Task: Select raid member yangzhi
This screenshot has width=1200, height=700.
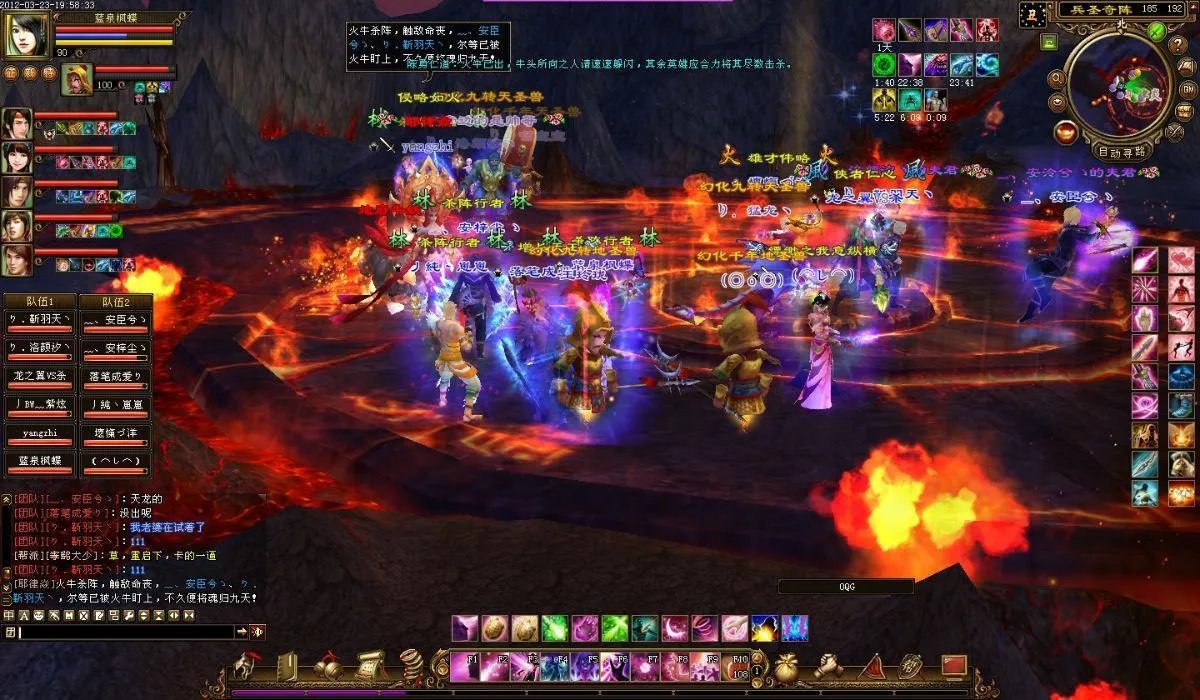Action: [x=39, y=435]
